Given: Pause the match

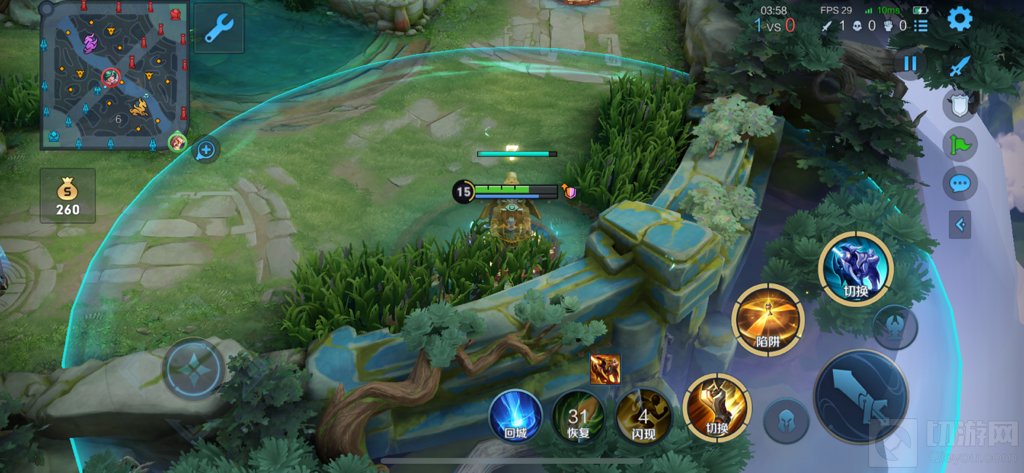Looking at the screenshot, I should pyautogui.click(x=910, y=64).
